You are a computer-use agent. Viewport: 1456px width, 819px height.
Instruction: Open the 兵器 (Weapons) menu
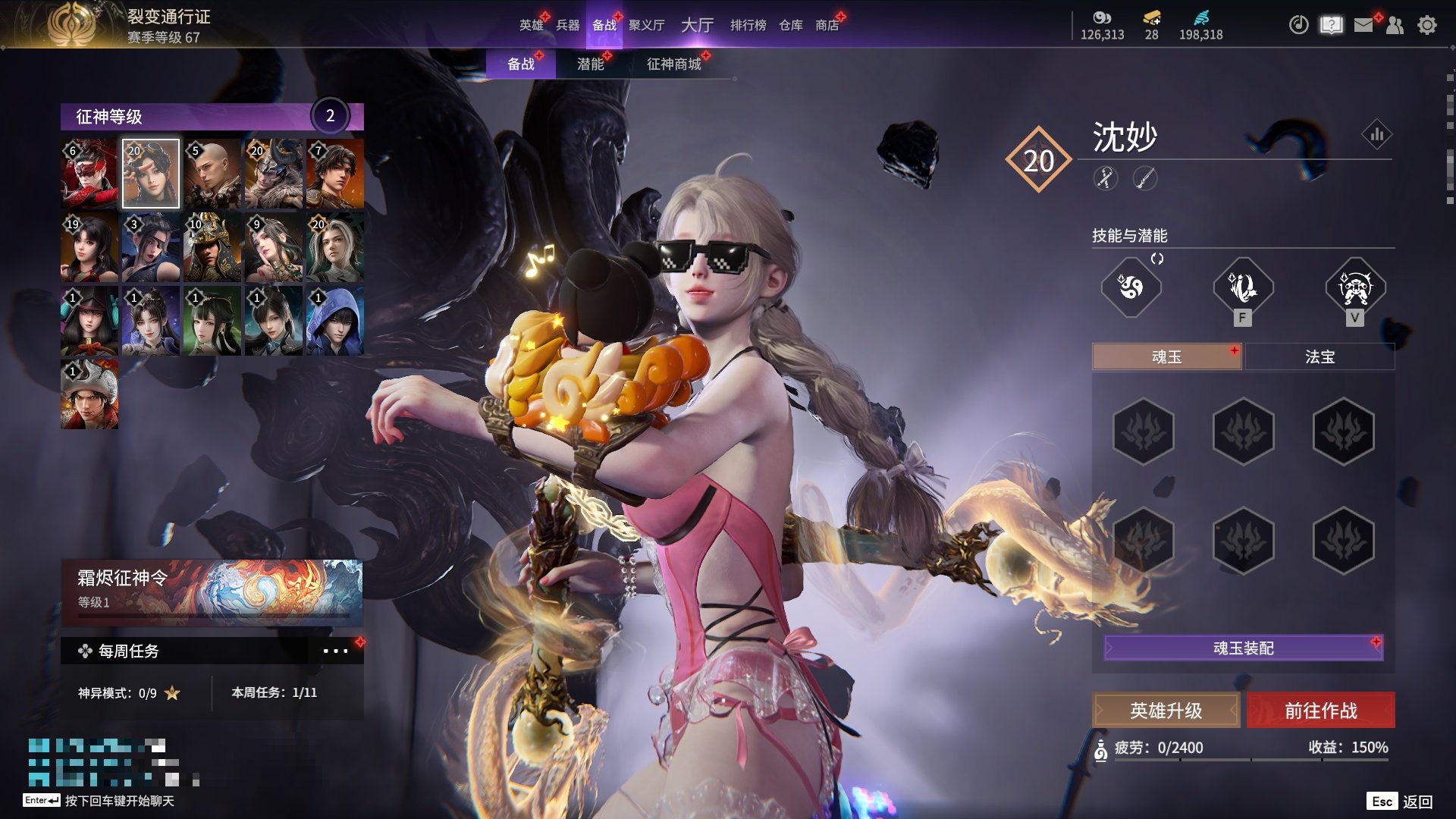pos(567,25)
